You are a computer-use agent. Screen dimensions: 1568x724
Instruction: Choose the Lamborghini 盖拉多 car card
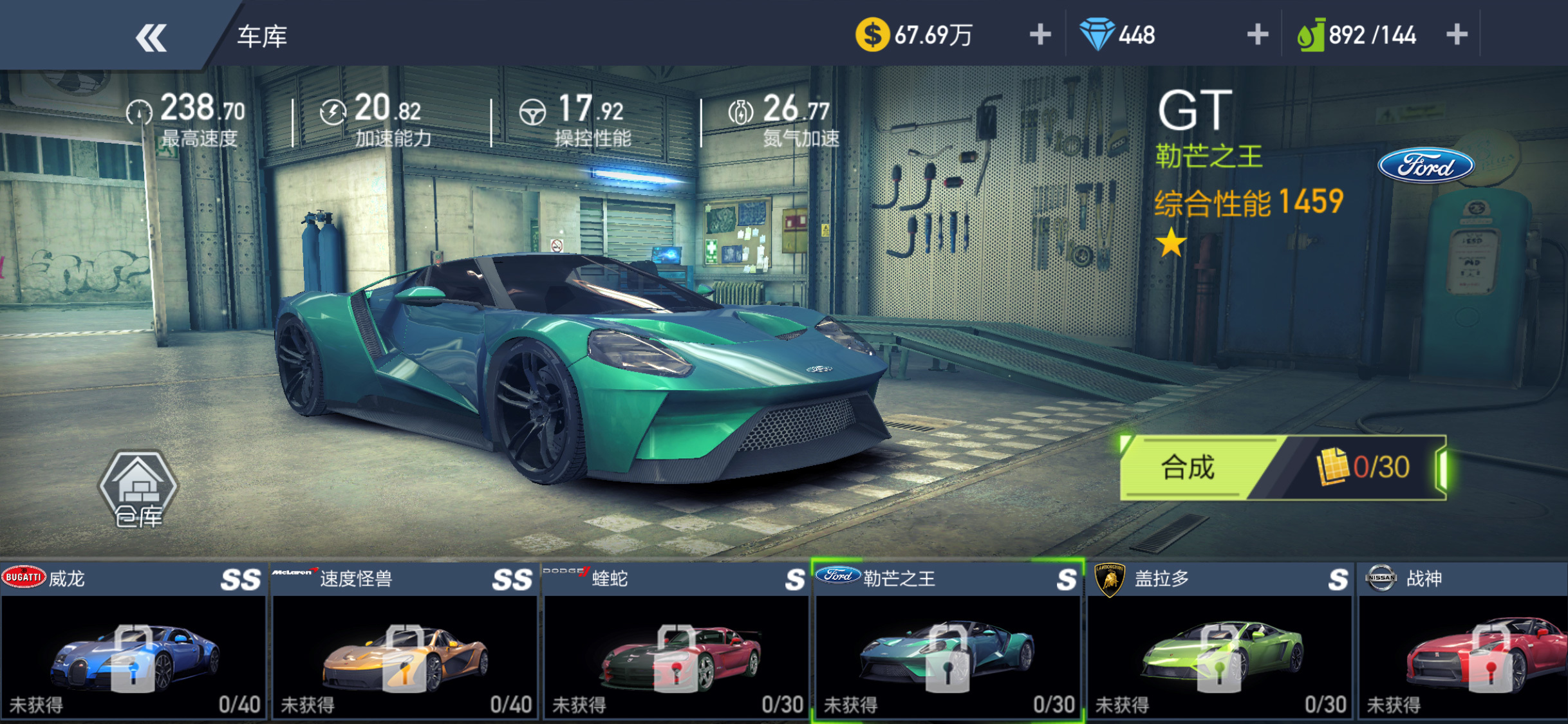point(1220,642)
